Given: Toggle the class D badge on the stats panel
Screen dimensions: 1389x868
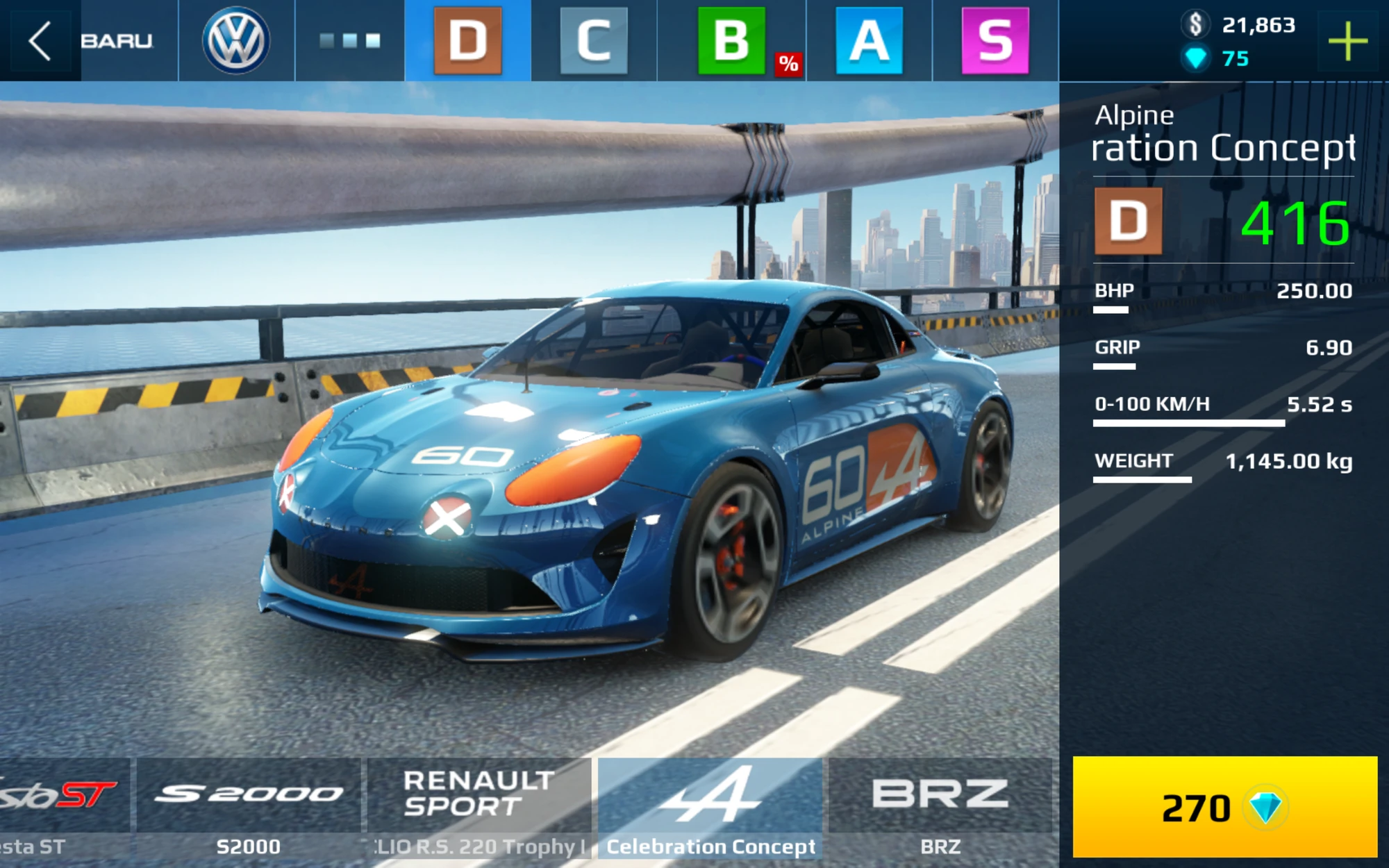Looking at the screenshot, I should [1129, 222].
